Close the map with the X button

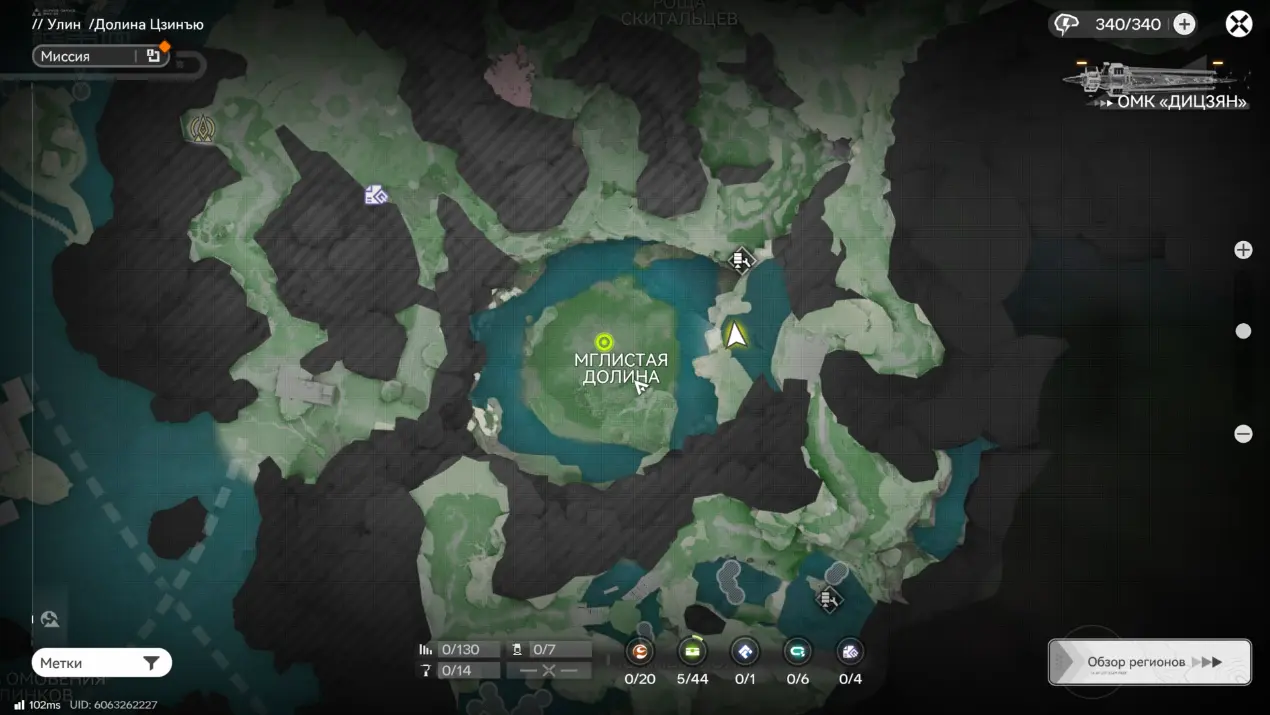click(1239, 24)
